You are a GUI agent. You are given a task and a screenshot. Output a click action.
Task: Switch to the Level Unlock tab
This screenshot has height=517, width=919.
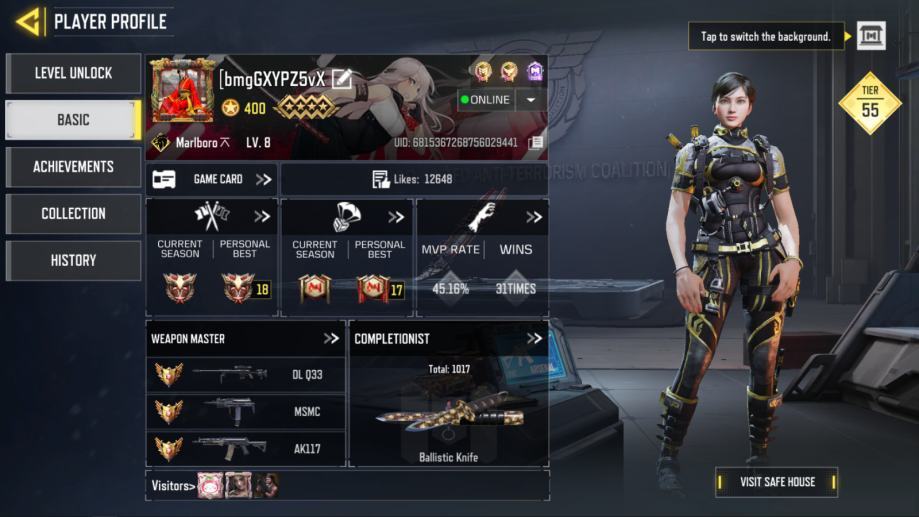[x=73, y=73]
